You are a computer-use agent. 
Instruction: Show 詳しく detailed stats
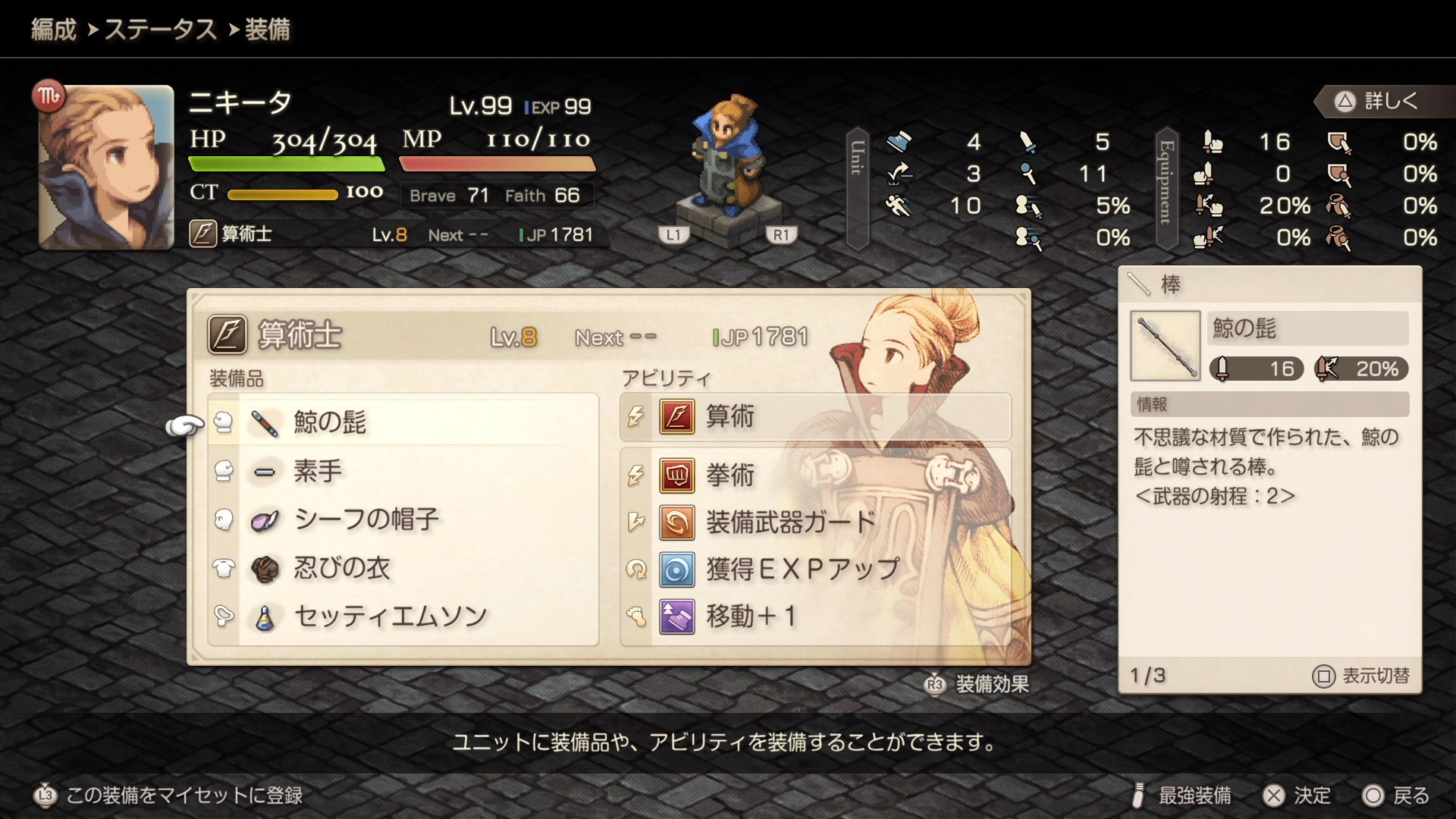click(1377, 101)
